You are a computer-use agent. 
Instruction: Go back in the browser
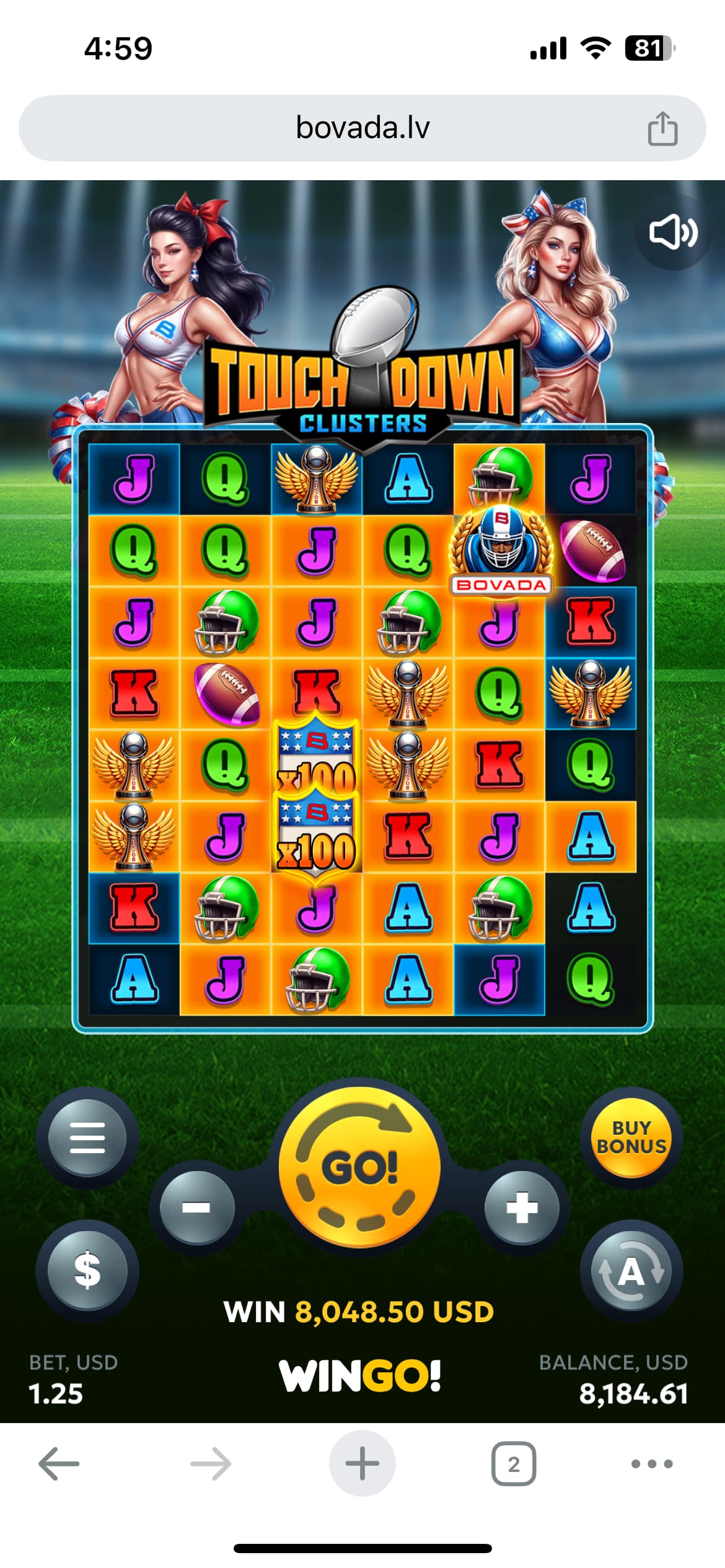(x=59, y=1464)
